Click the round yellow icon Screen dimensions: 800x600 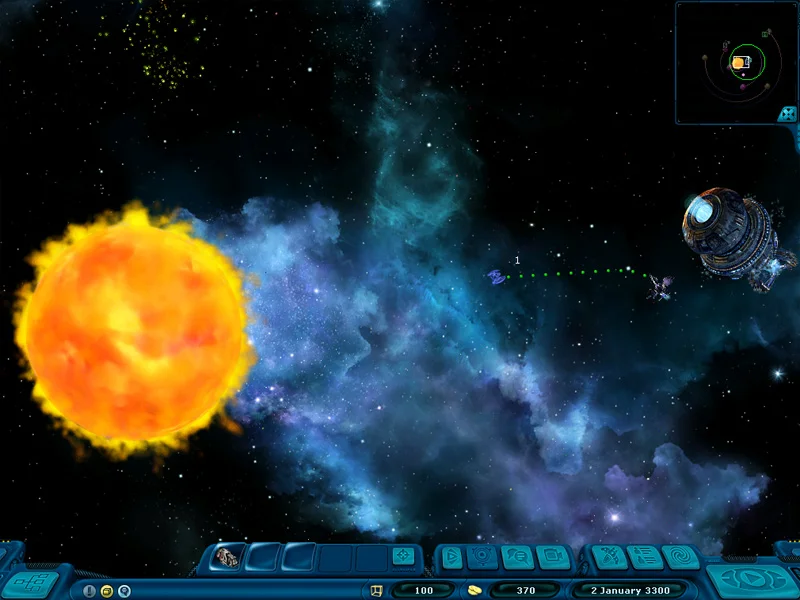106,591
